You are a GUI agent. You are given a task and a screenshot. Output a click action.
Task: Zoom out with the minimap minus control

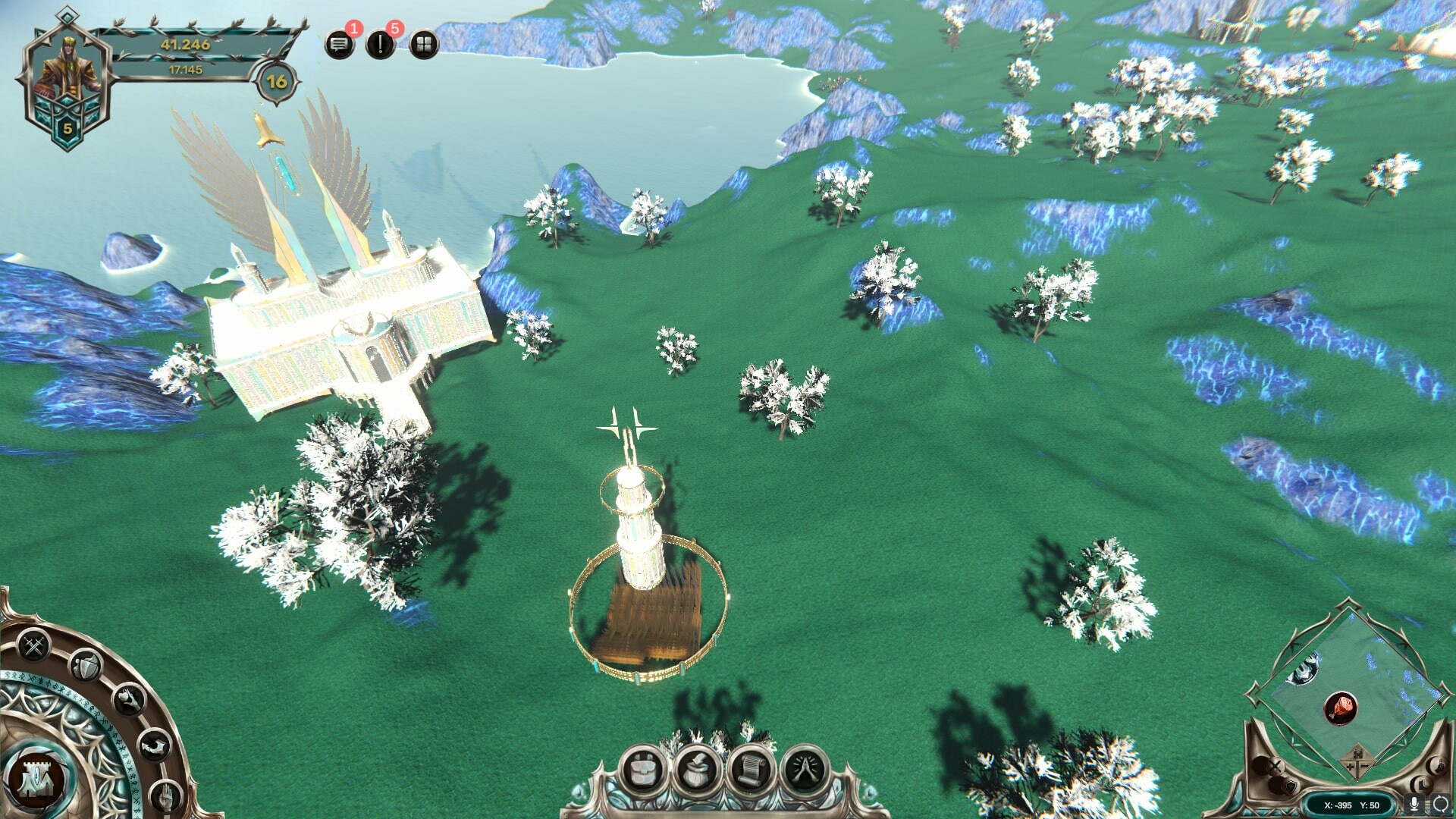[1364, 766]
